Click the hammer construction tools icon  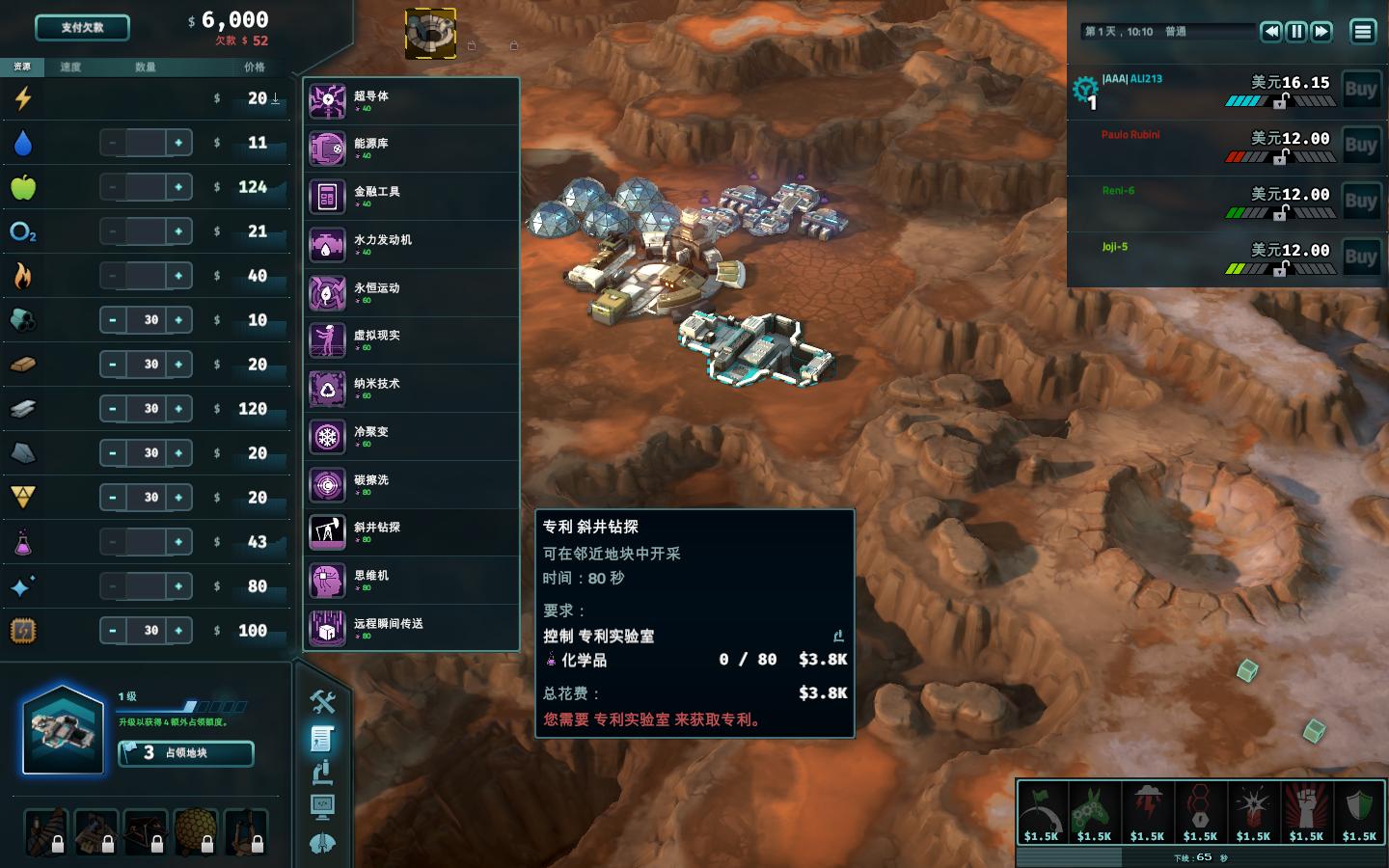[x=324, y=703]
